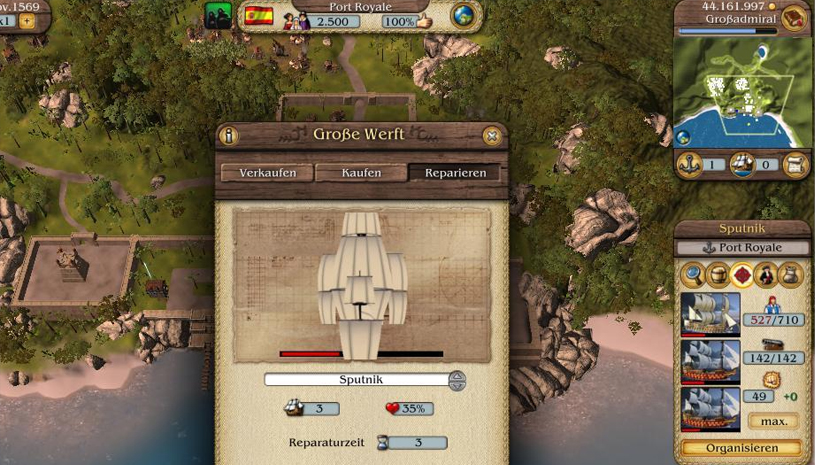Switch to the Verkaufen tab

(267, 173)
